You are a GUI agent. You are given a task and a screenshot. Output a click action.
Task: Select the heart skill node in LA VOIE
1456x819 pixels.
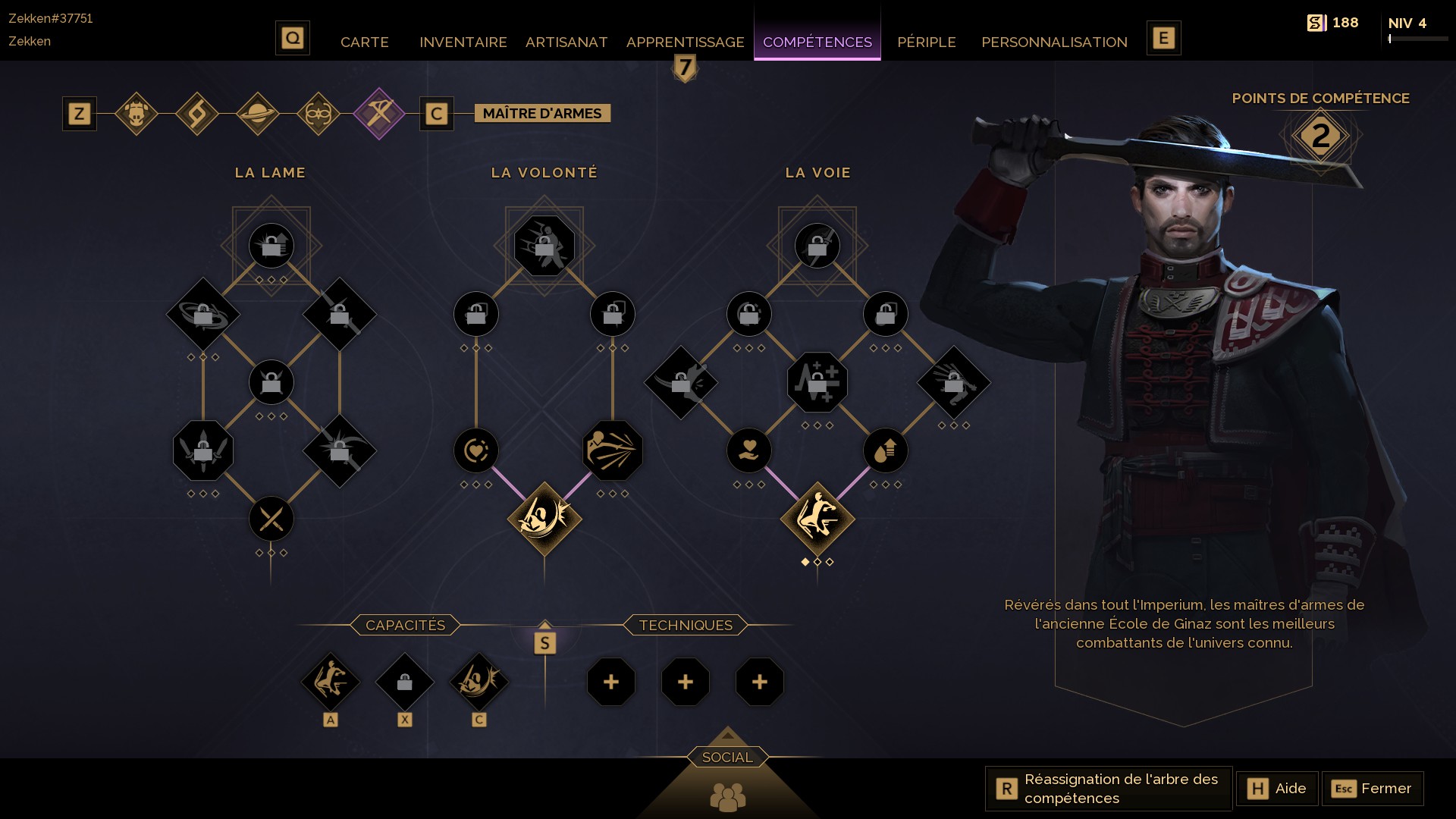click(749, 450)
